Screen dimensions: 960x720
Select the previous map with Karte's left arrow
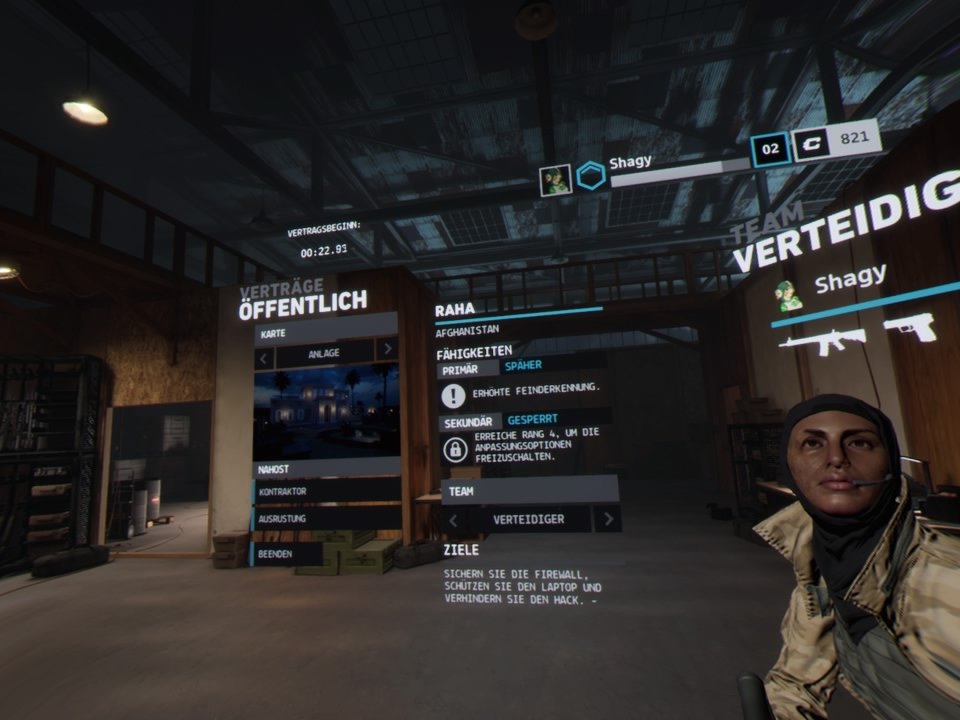(x=264, y=353)
